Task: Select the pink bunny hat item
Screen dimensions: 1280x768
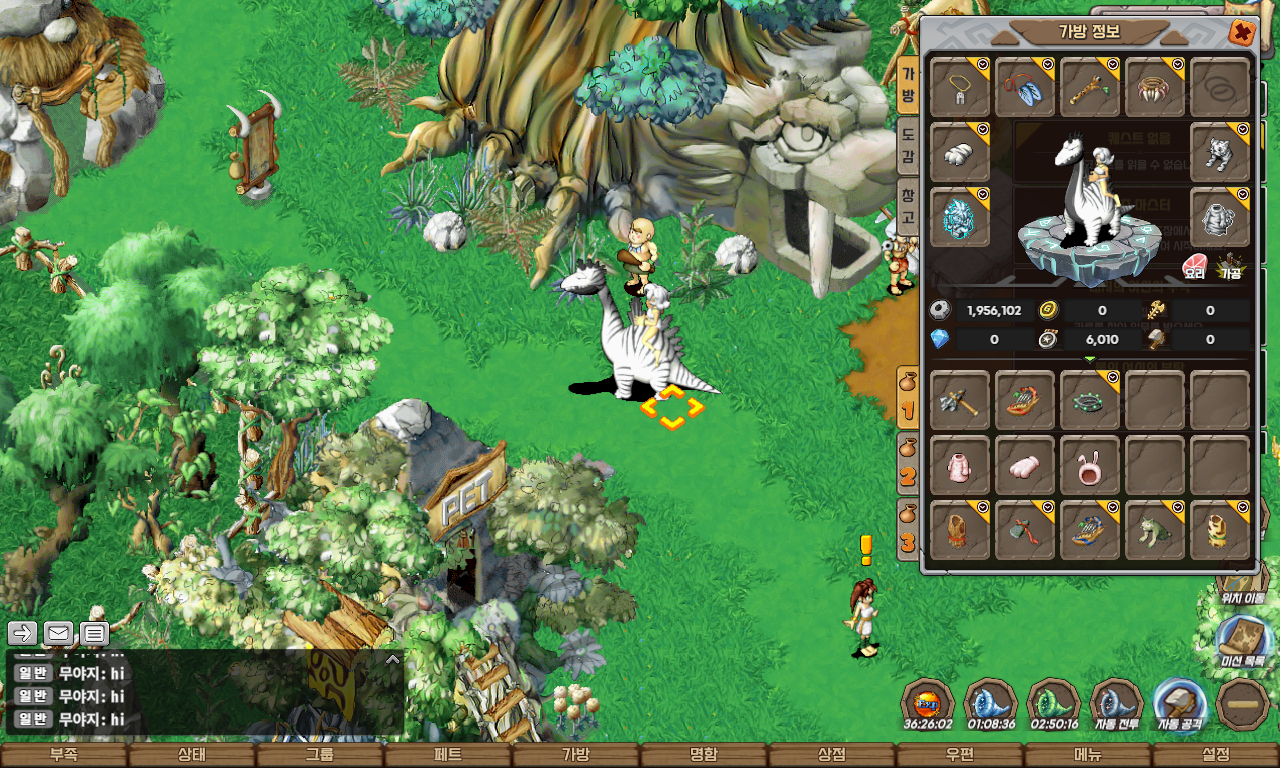Action: pyautogui.click(x=1090, y=466)
